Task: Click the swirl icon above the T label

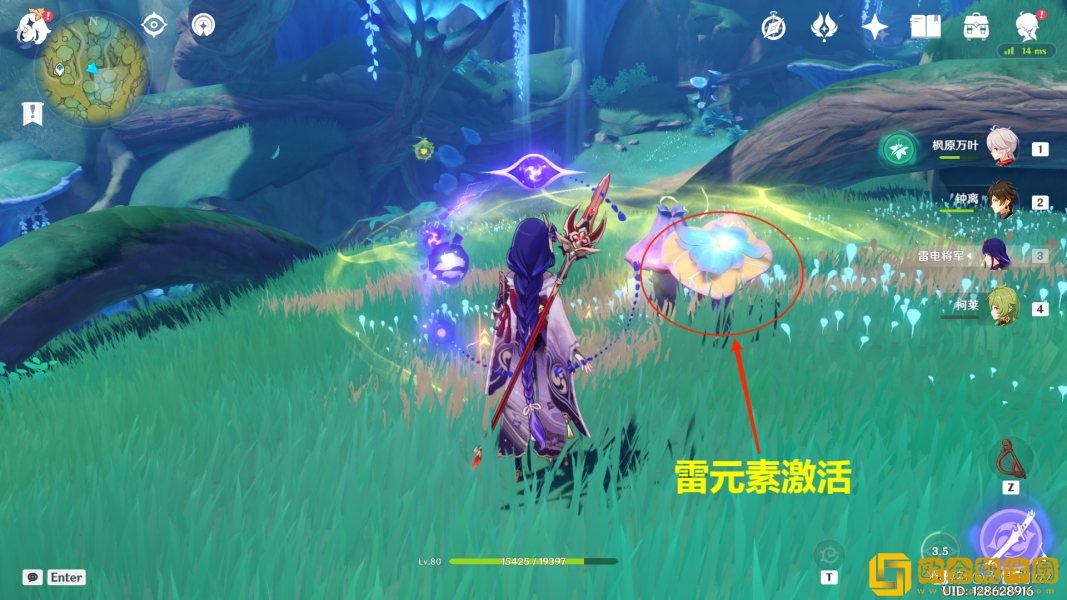Action: pyautogui.click(x=829, y=553)
